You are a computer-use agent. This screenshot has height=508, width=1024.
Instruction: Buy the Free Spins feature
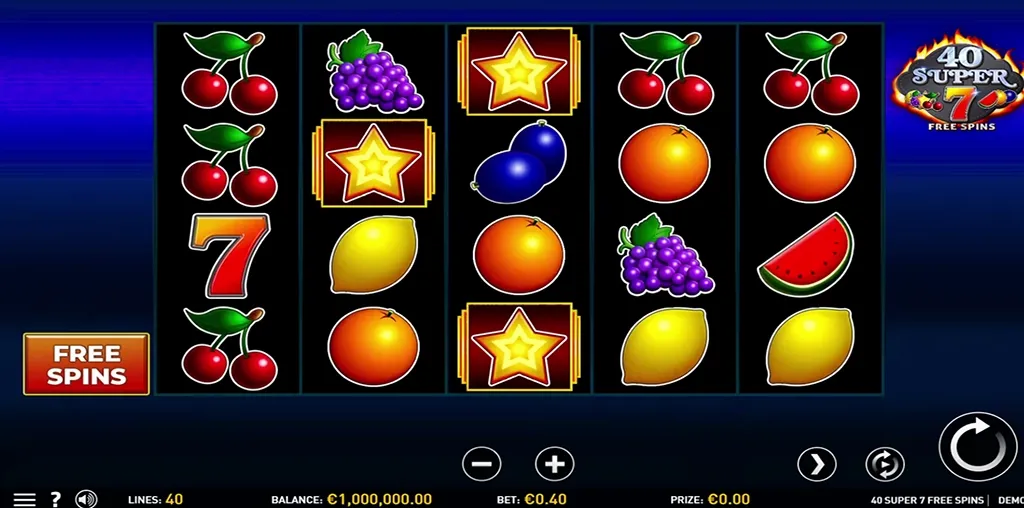pyautogui.click(x=86, y=364)
